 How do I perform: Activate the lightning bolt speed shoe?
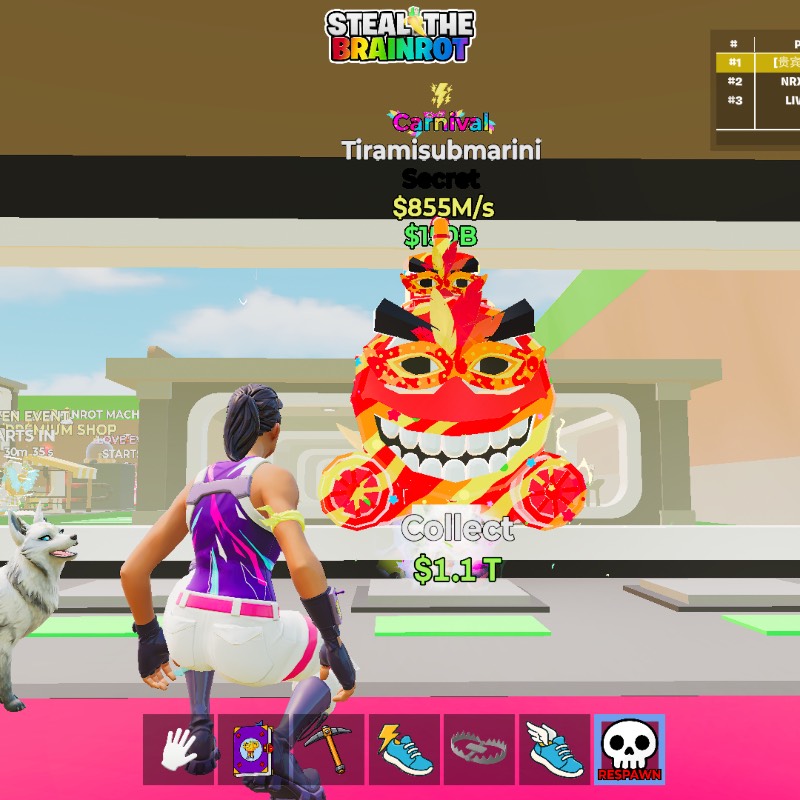[x=404, y=749]
